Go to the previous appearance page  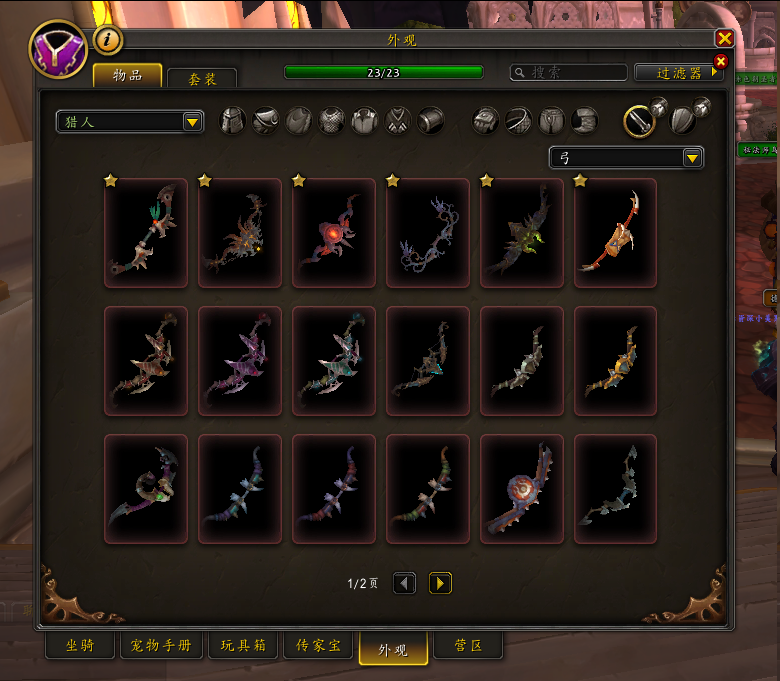(404, 583)
